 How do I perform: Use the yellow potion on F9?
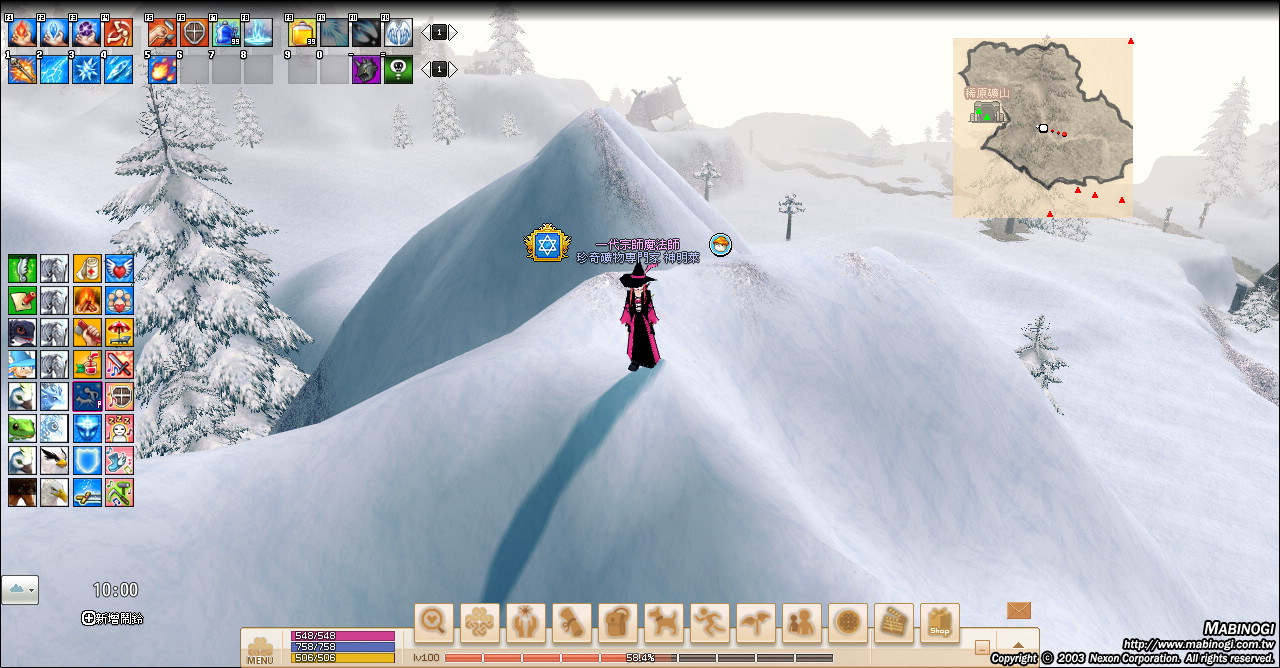point(302,33)
